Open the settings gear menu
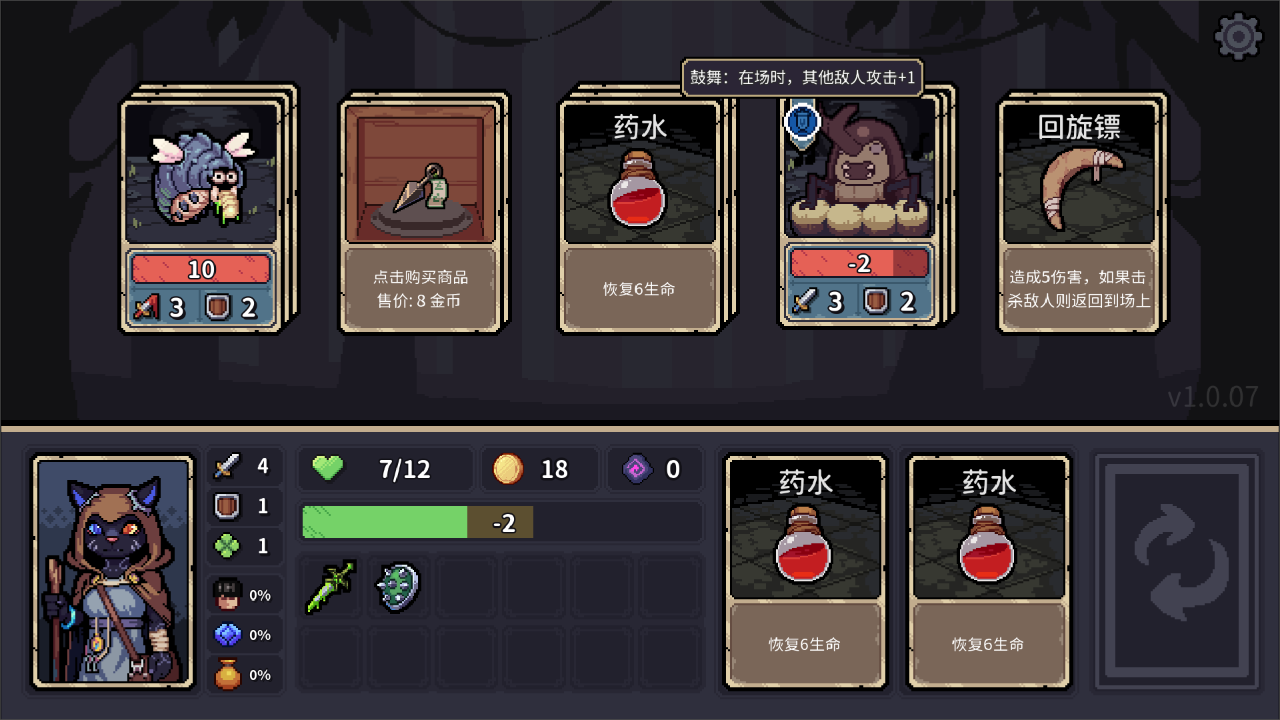The height and width of the screenshot is (720, 1280). point(1237,36)
